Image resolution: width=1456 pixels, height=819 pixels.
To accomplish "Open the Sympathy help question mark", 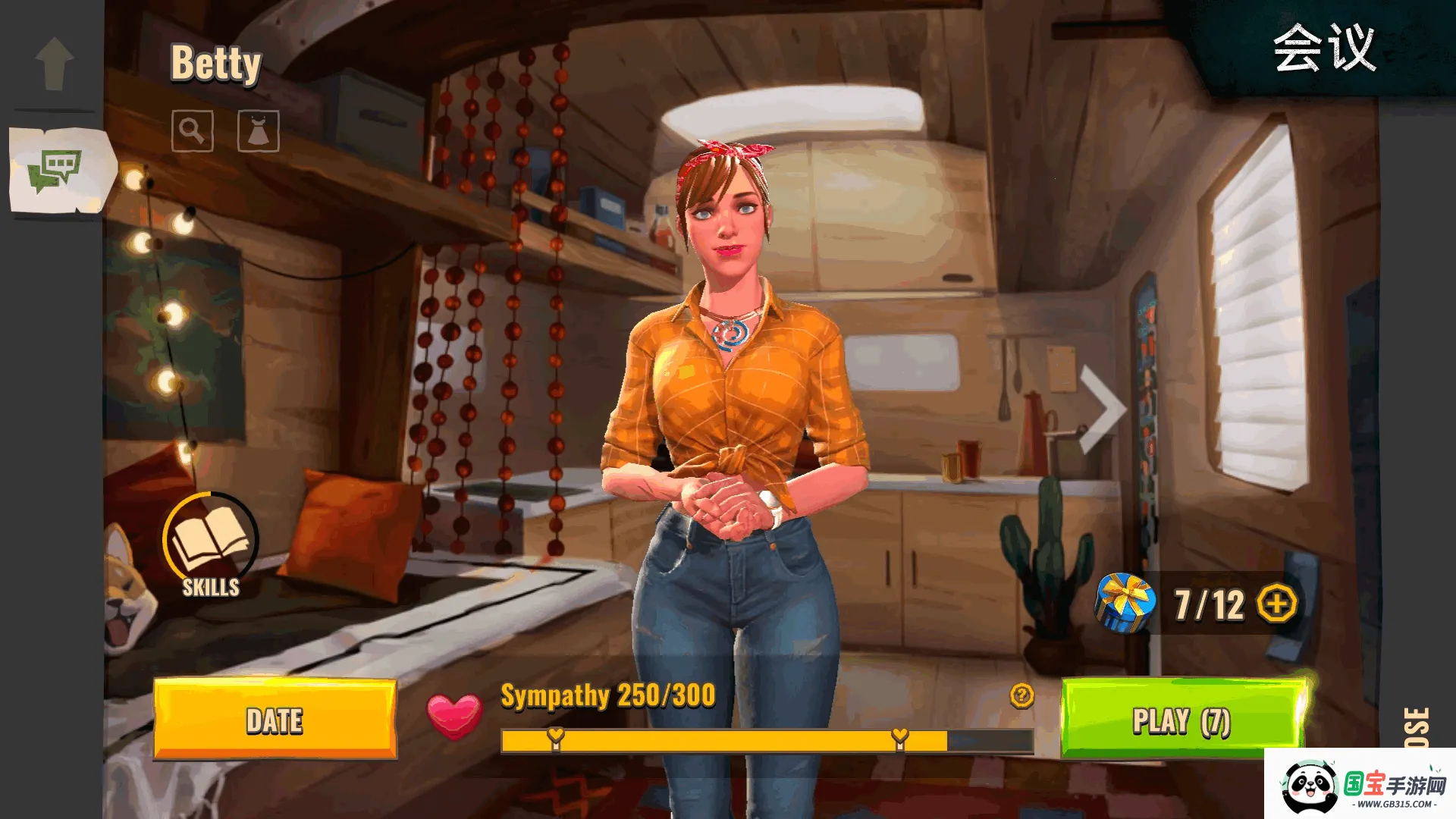I will [1021, 695].
